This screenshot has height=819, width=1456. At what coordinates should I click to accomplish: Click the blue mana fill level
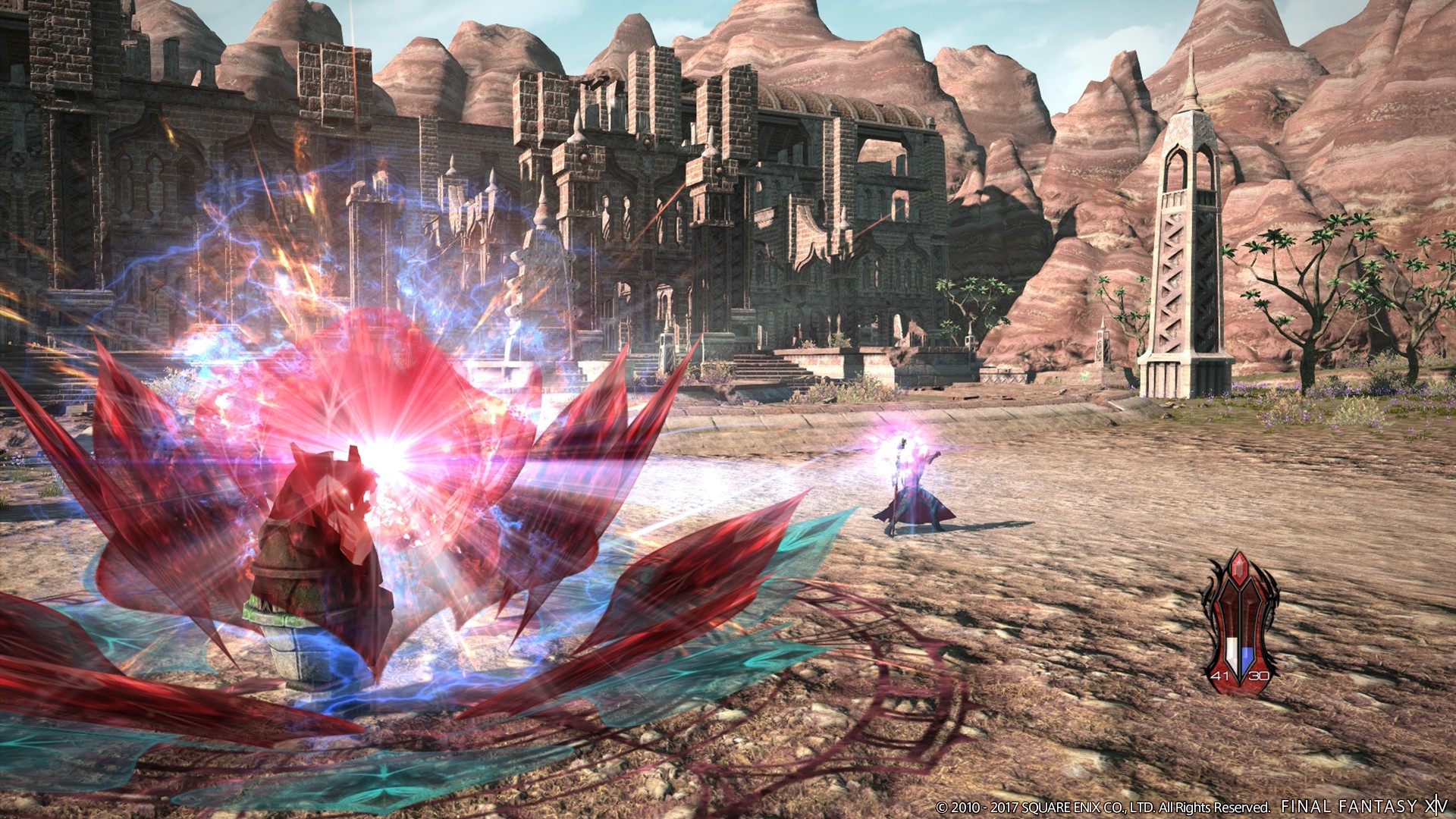tap(1247, 654)
